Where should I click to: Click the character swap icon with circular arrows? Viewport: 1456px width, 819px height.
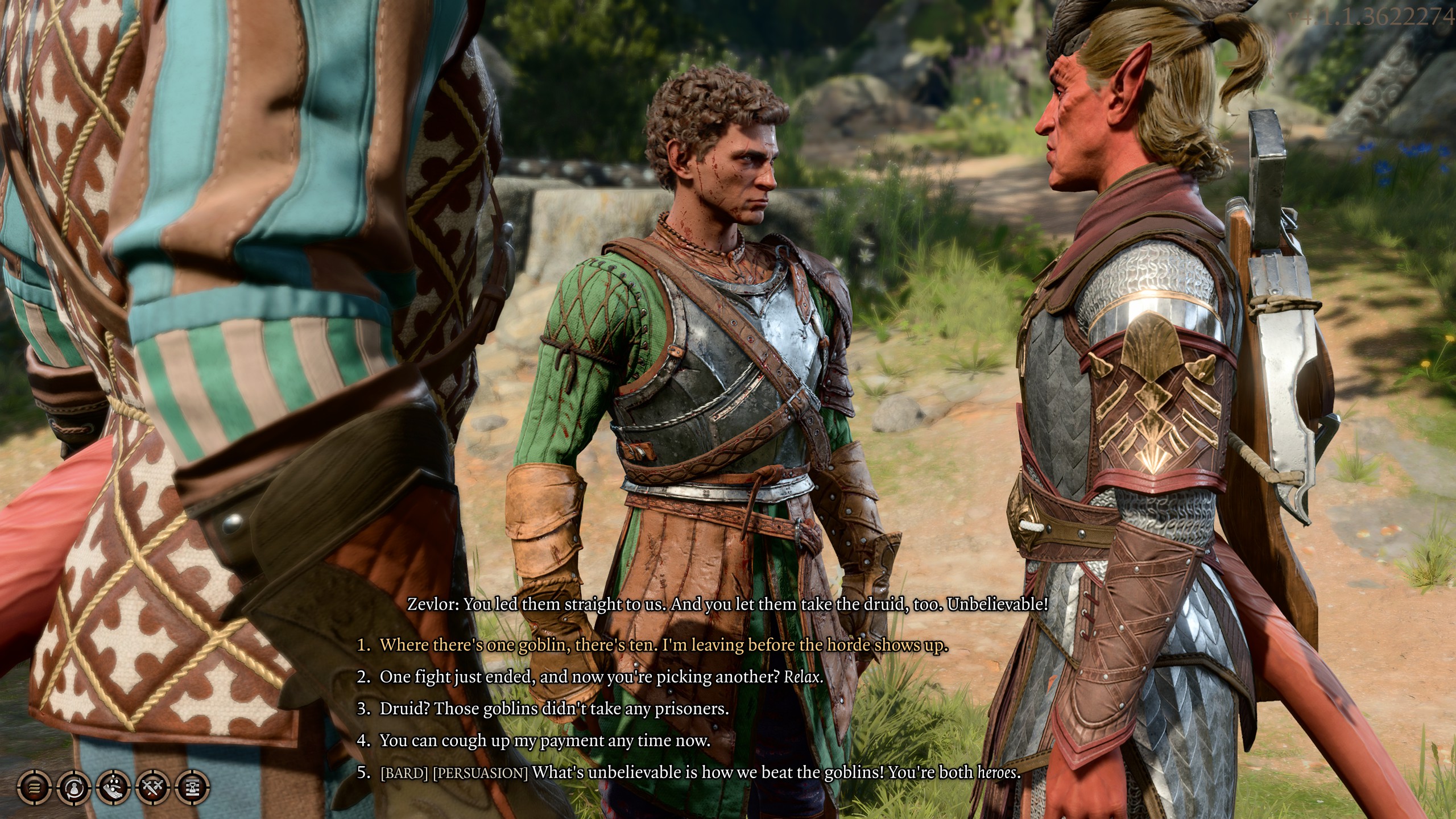[75, 788]
